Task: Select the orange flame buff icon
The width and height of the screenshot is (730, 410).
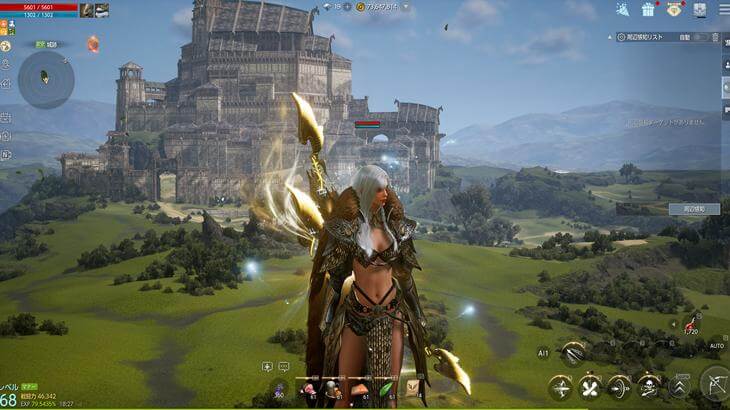Action: coord(93,43)
